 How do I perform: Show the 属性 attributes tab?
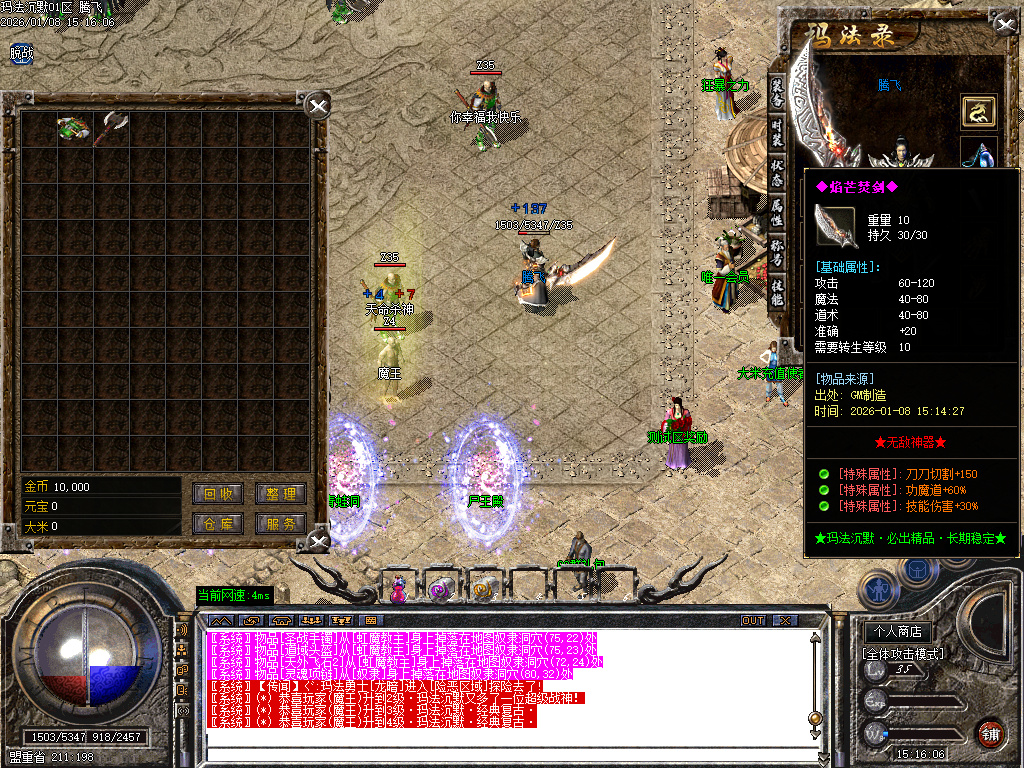[777, 211]
